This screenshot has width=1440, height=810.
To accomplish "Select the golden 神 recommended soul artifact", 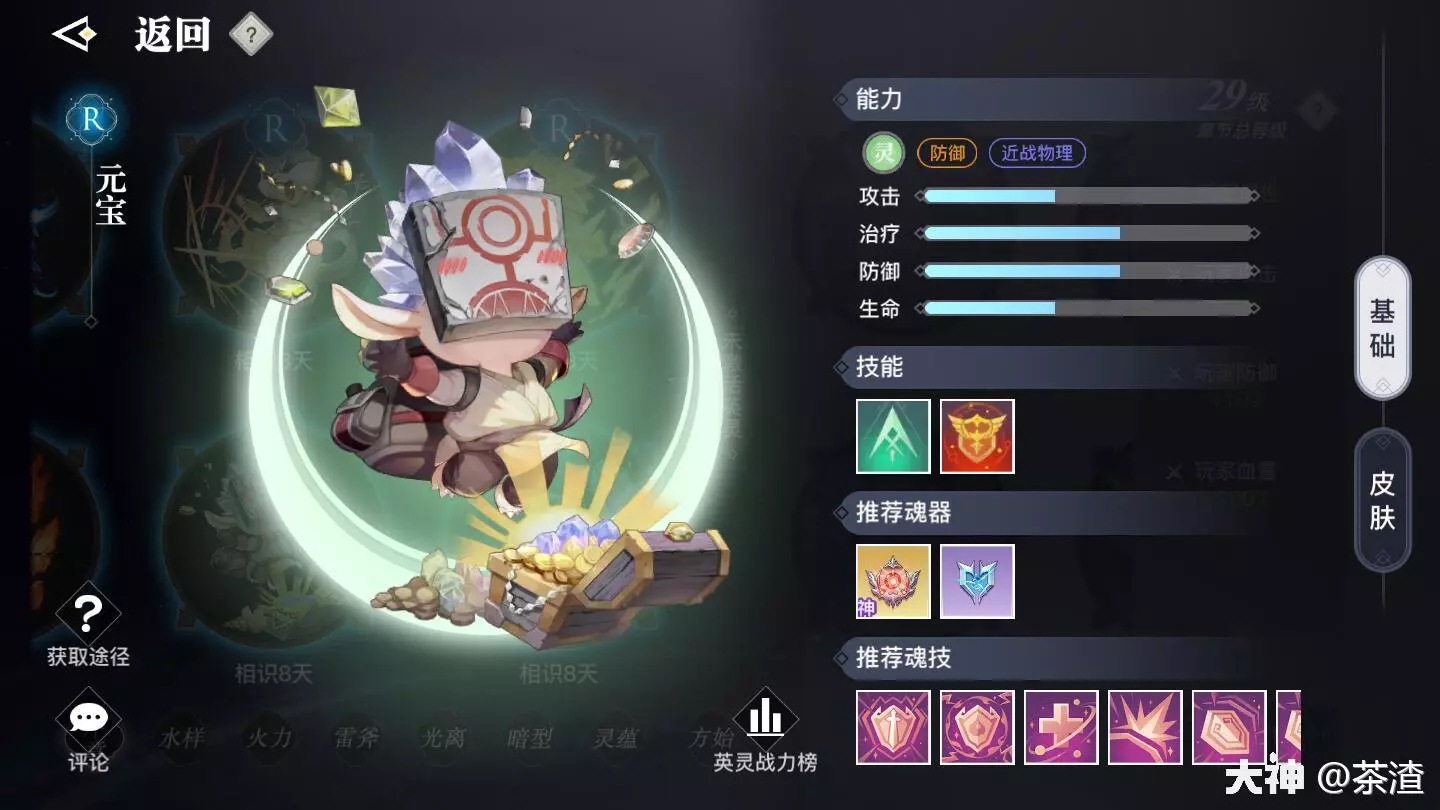I will [x=893, y=581].
